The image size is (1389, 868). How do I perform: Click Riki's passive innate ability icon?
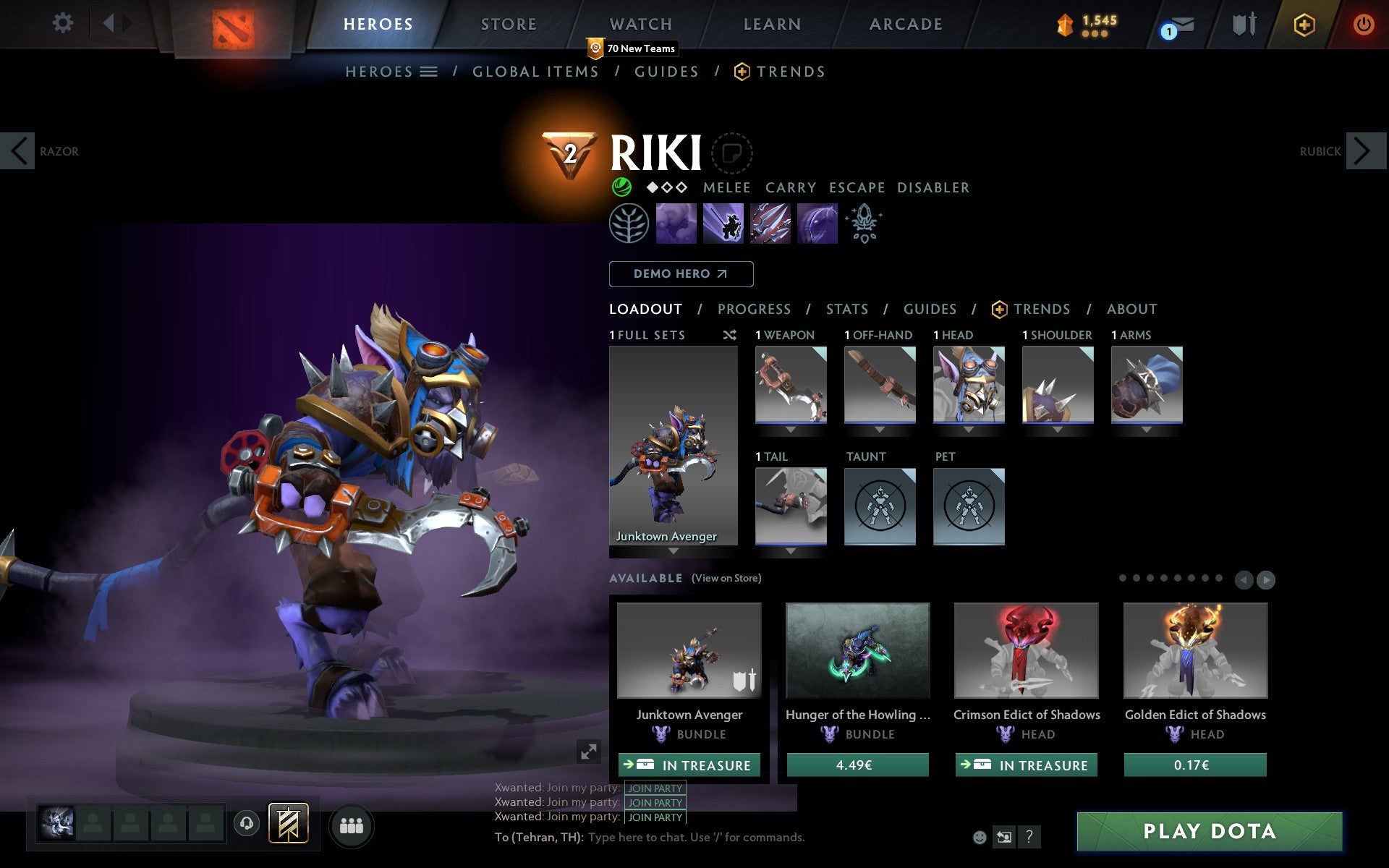pyautogui.click(x=629, y=224)
